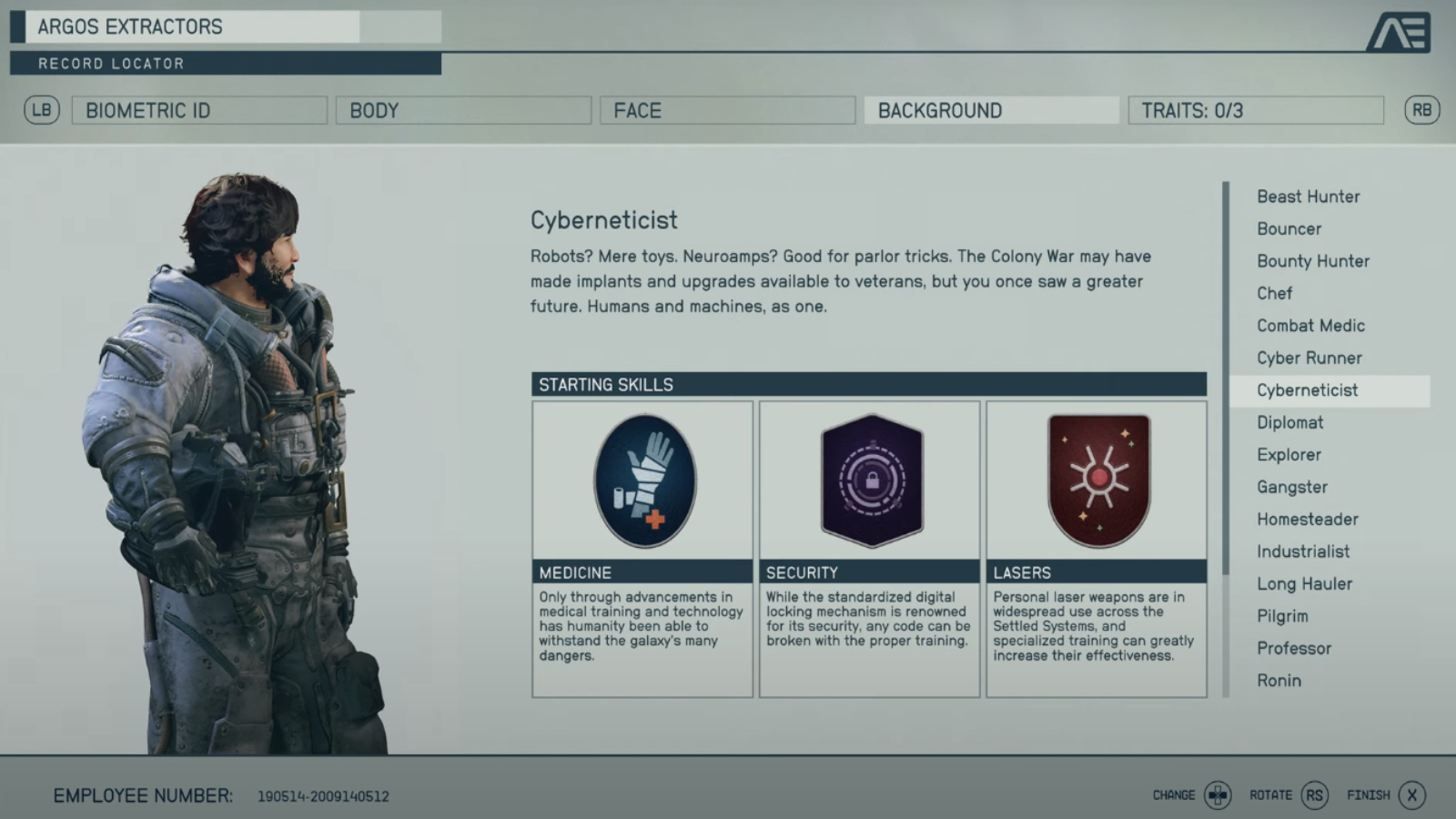Select the Pilgrim background option
The width and height of the screenshot is (1456, 819).
(1282, 615)
